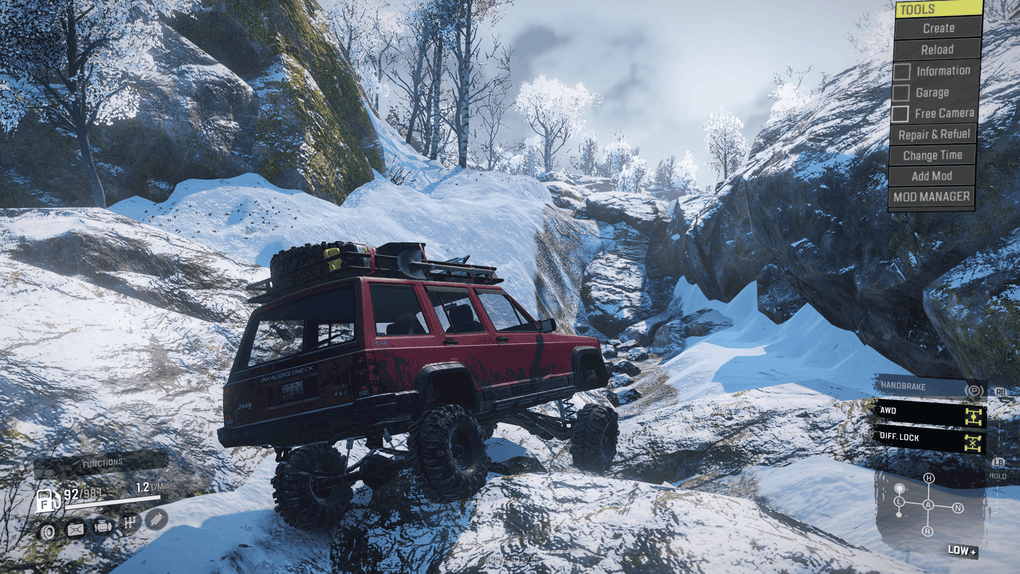1020x574 pixels.
Task: Toggle the Free Camera checkbox
Action: coord(902,113)
